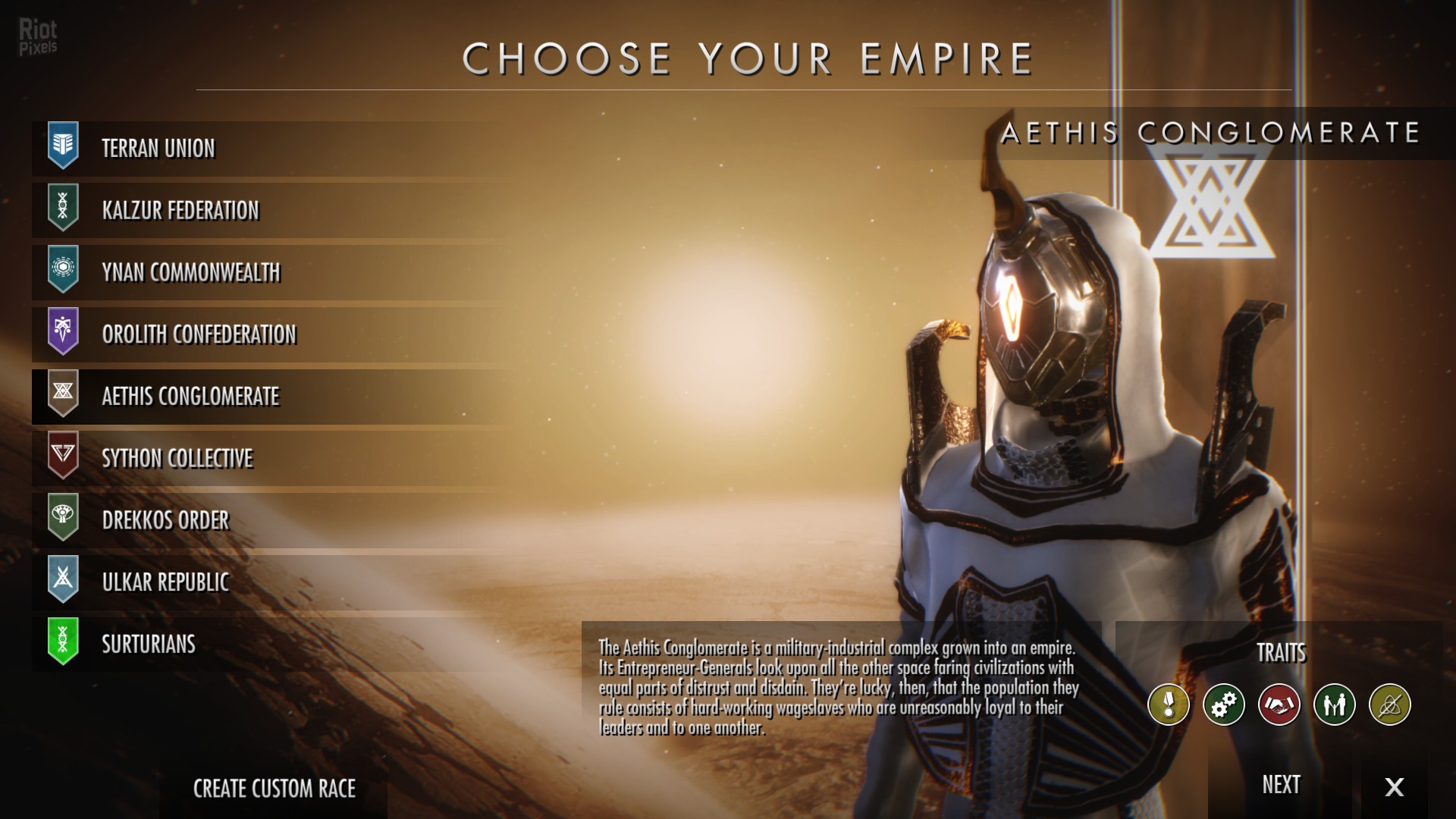Inspect the family trait icon
Image resolution: width=1456 pixels, height=819 pixels.
(x=1335, y=704)
